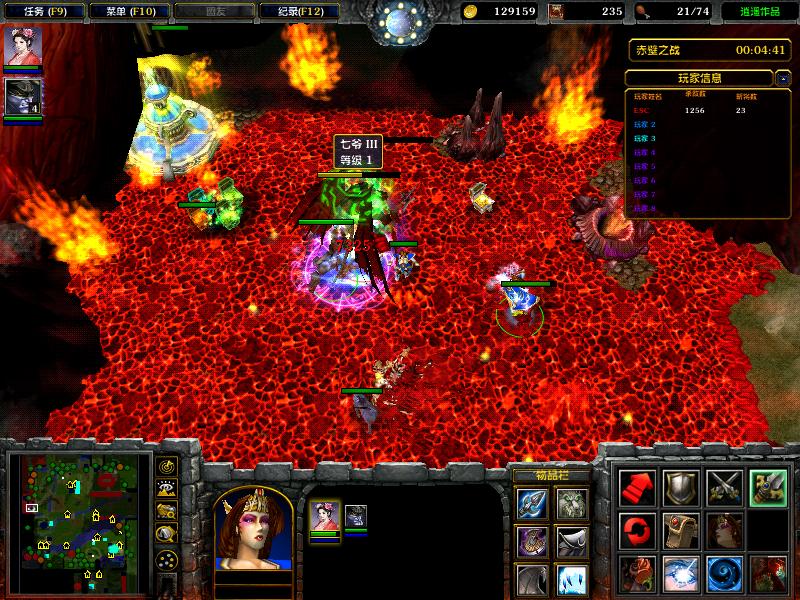Viewport: 800px width, 600px height.
Task: Send a minimap ping signal
Action: coord(167,467)
